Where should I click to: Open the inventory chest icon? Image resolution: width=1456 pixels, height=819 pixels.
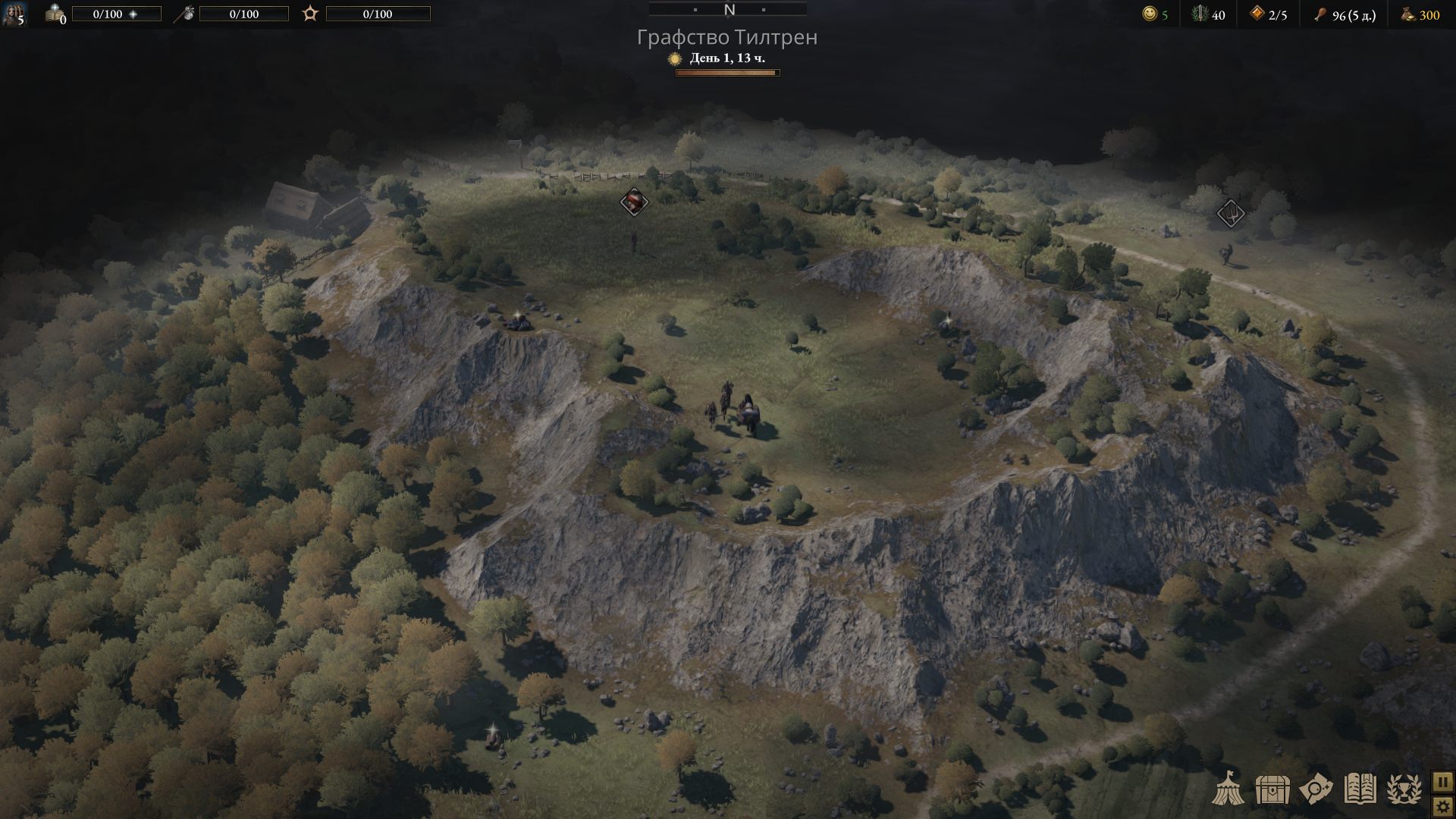point(1271,789)
